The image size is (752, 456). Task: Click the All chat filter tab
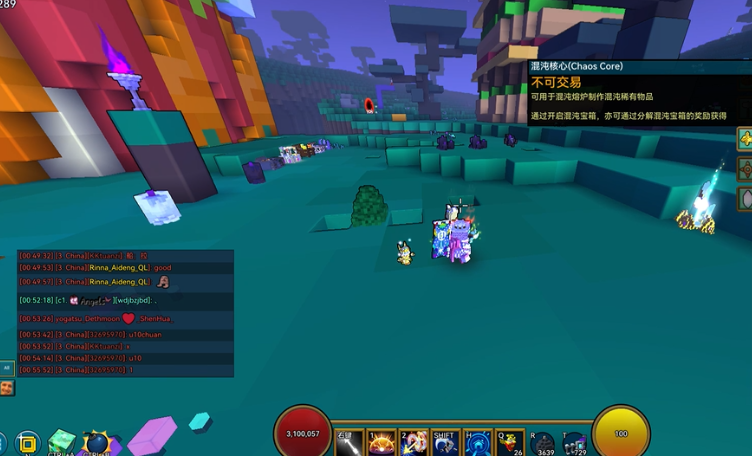[x=7, y=368]
